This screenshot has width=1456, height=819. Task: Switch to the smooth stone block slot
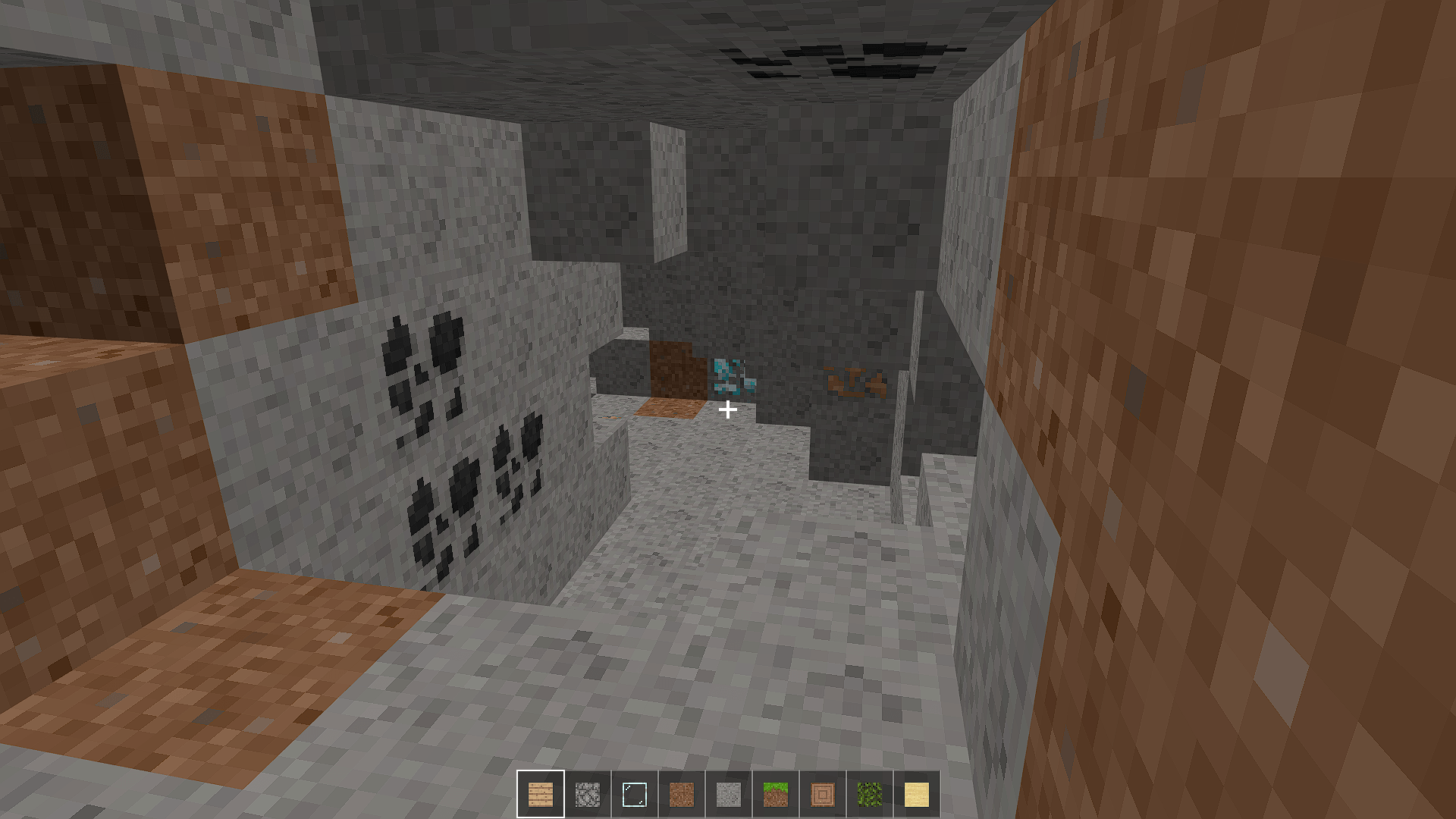click(729, 794)
